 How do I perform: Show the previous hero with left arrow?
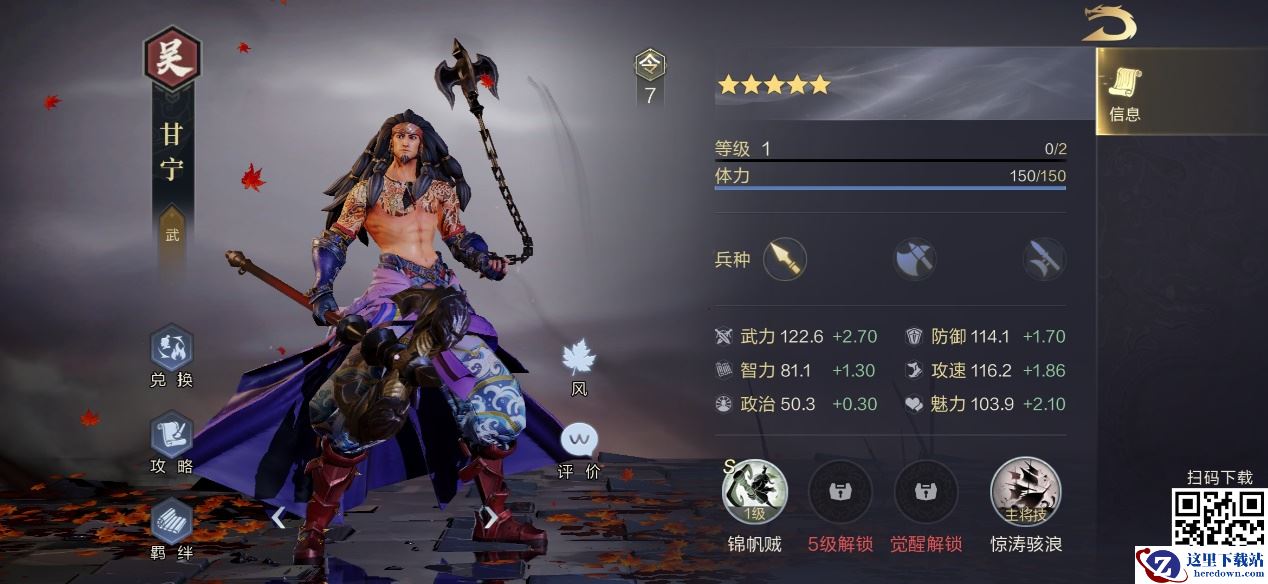(279, 517)
